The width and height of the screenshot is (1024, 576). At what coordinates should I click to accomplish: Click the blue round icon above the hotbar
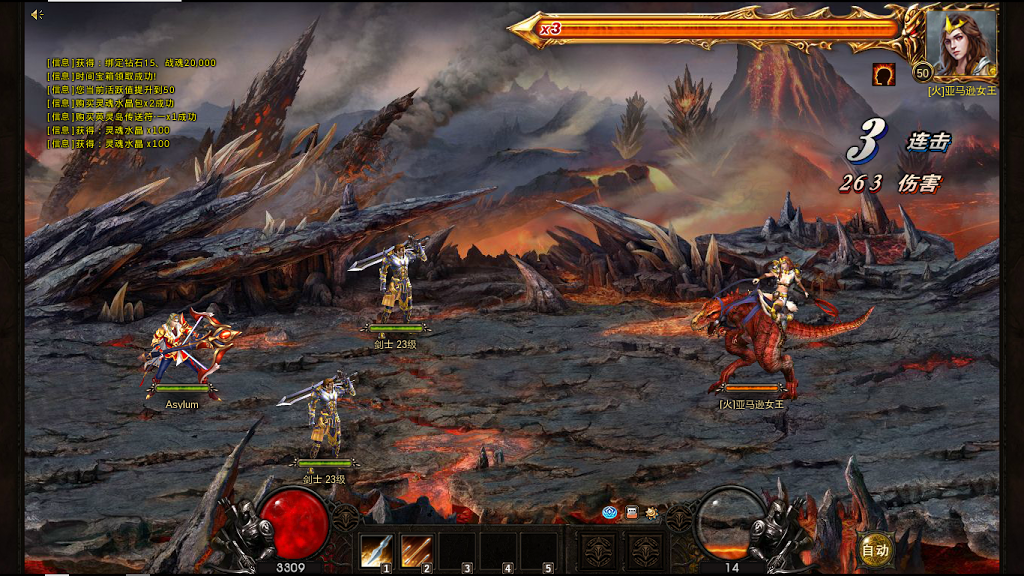(609, 513)
